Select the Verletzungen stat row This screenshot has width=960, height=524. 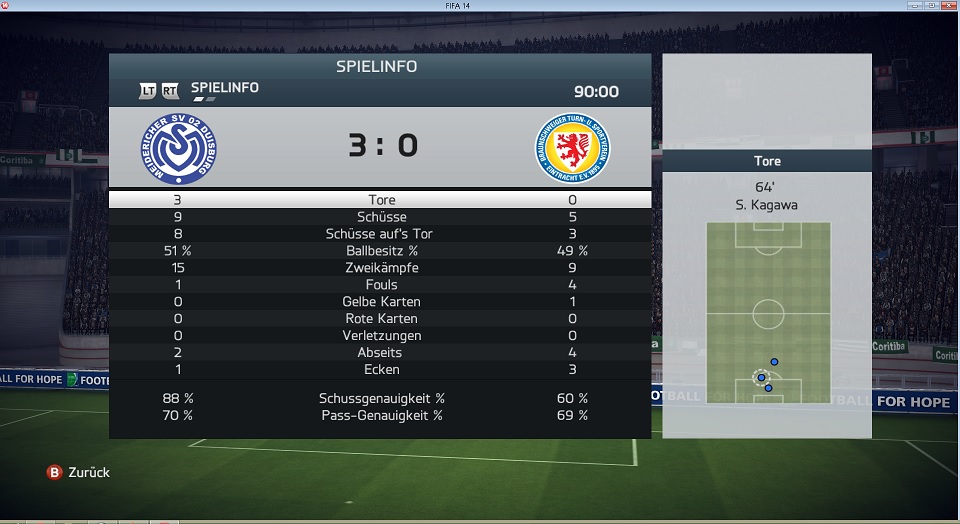coord(380,336)
